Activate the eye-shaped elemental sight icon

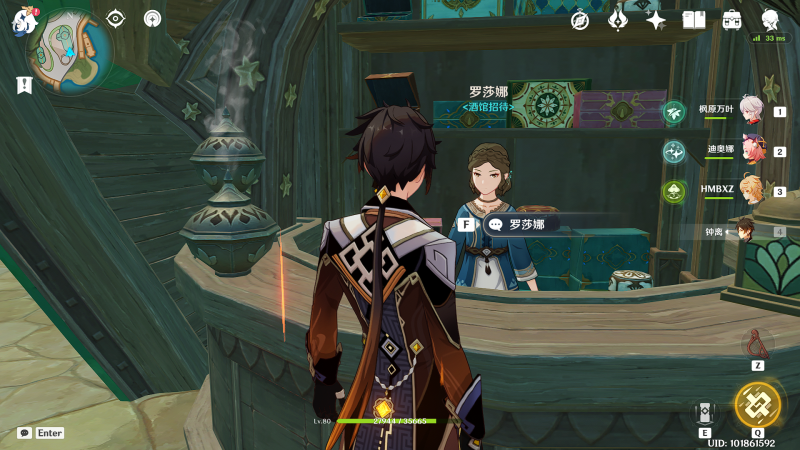116,18
